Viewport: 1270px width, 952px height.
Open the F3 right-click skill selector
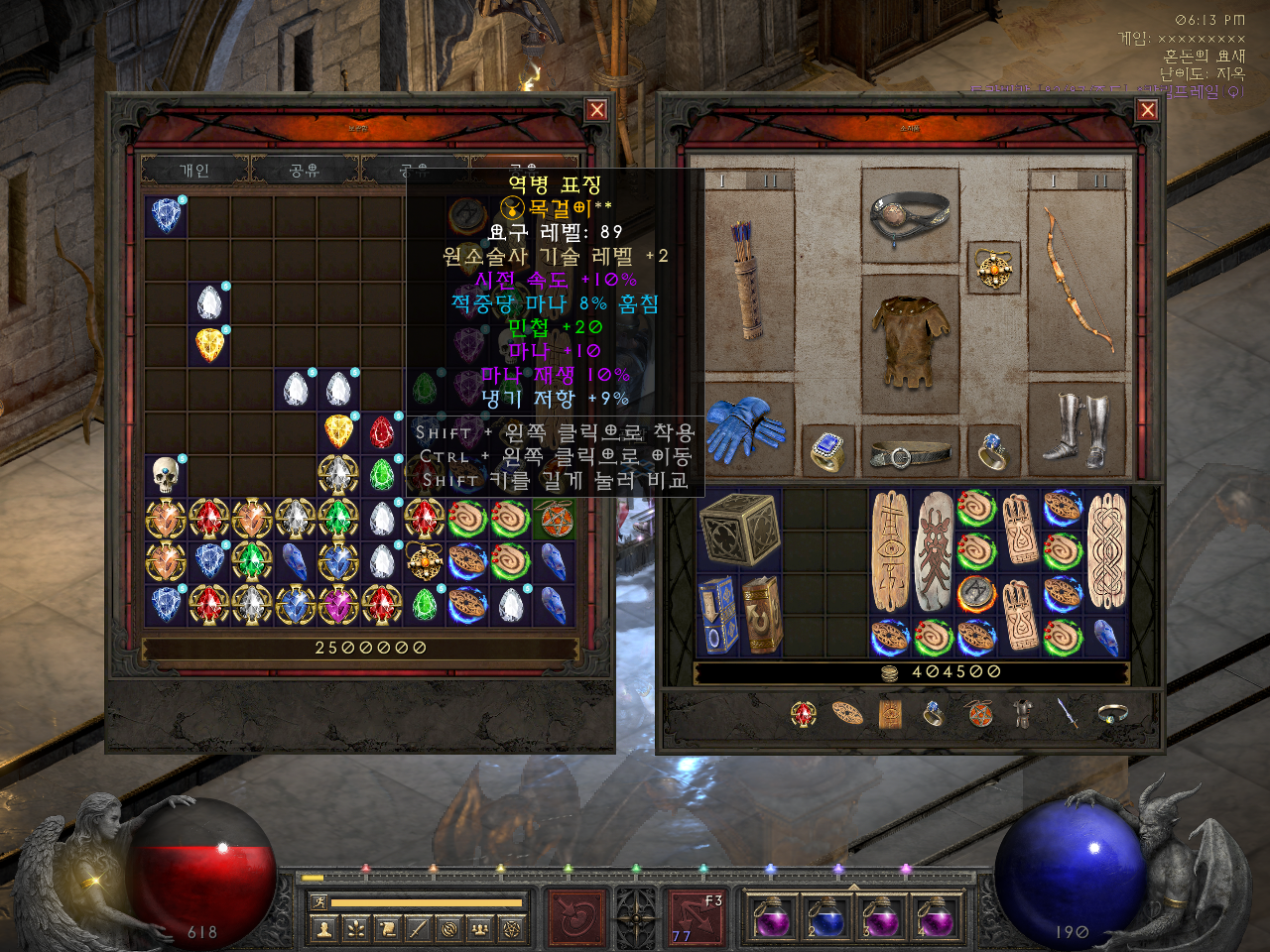(696, 915)
